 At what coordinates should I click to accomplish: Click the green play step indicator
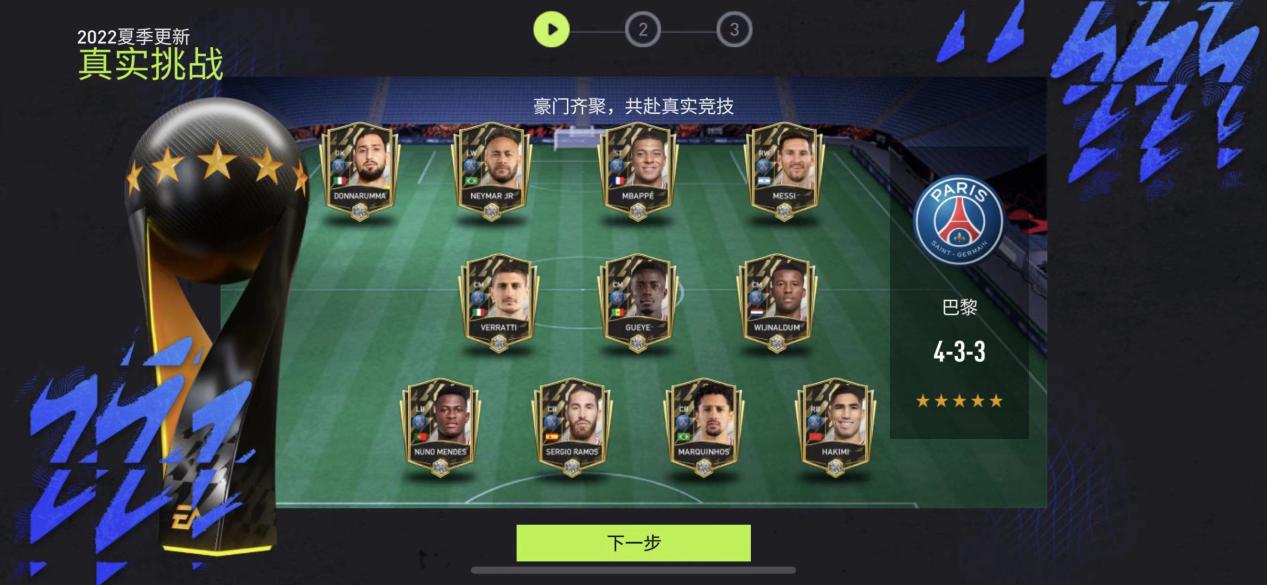(551, 29)
